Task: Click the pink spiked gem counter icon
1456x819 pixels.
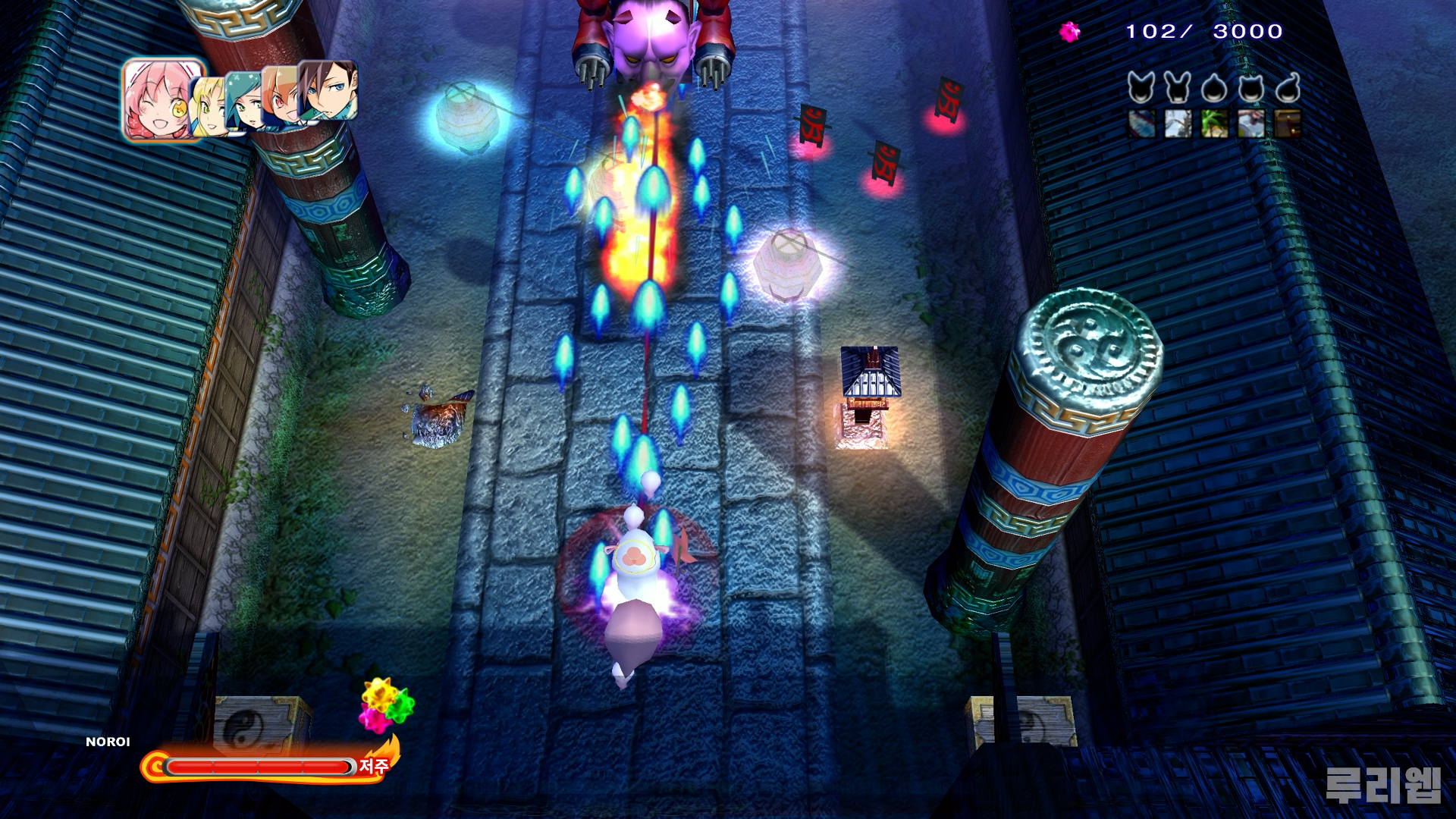Action: (x=1069, y=32)
